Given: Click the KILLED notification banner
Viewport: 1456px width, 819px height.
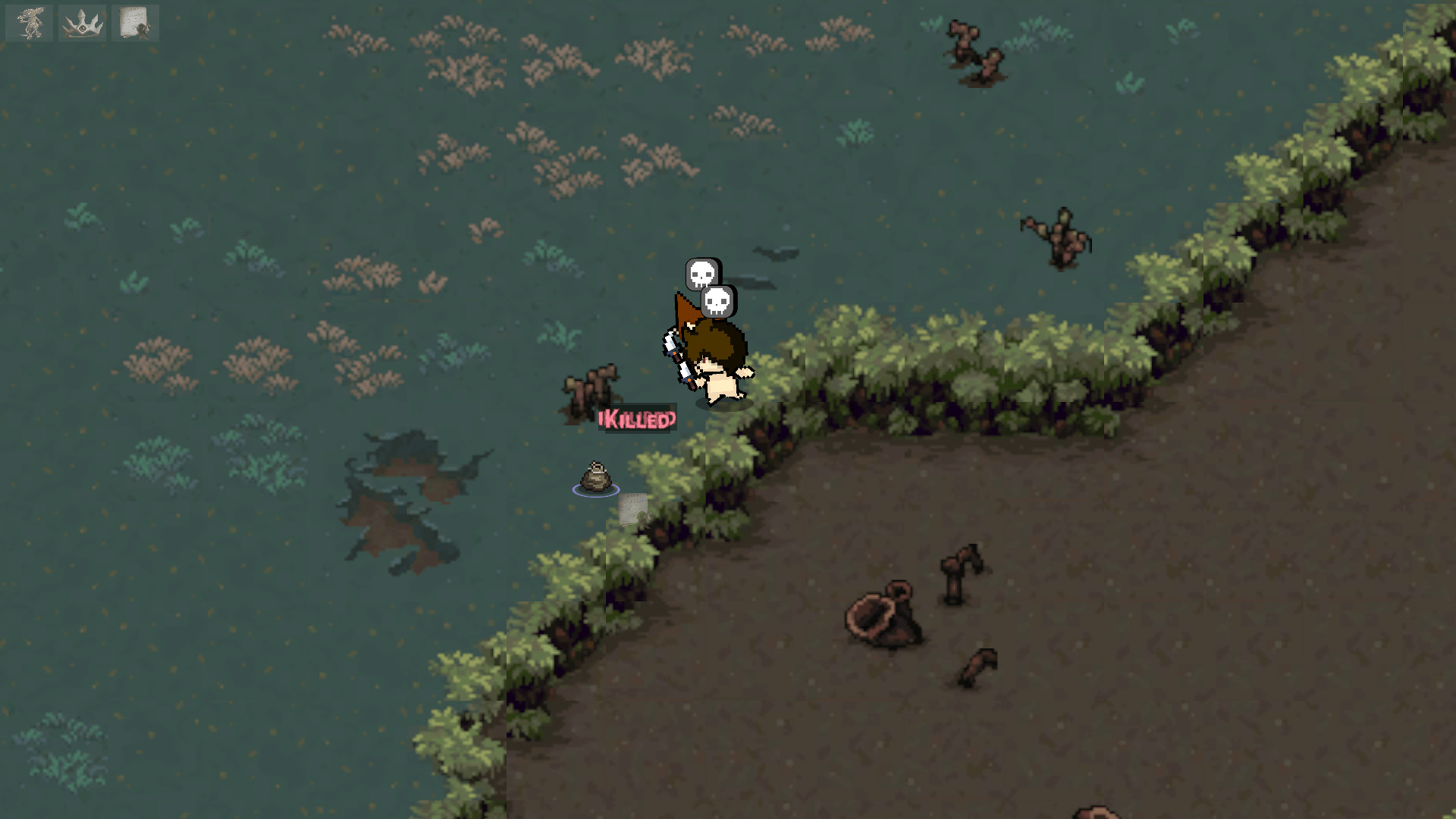Looking at the screenshot, I should [x=637, y=419].
